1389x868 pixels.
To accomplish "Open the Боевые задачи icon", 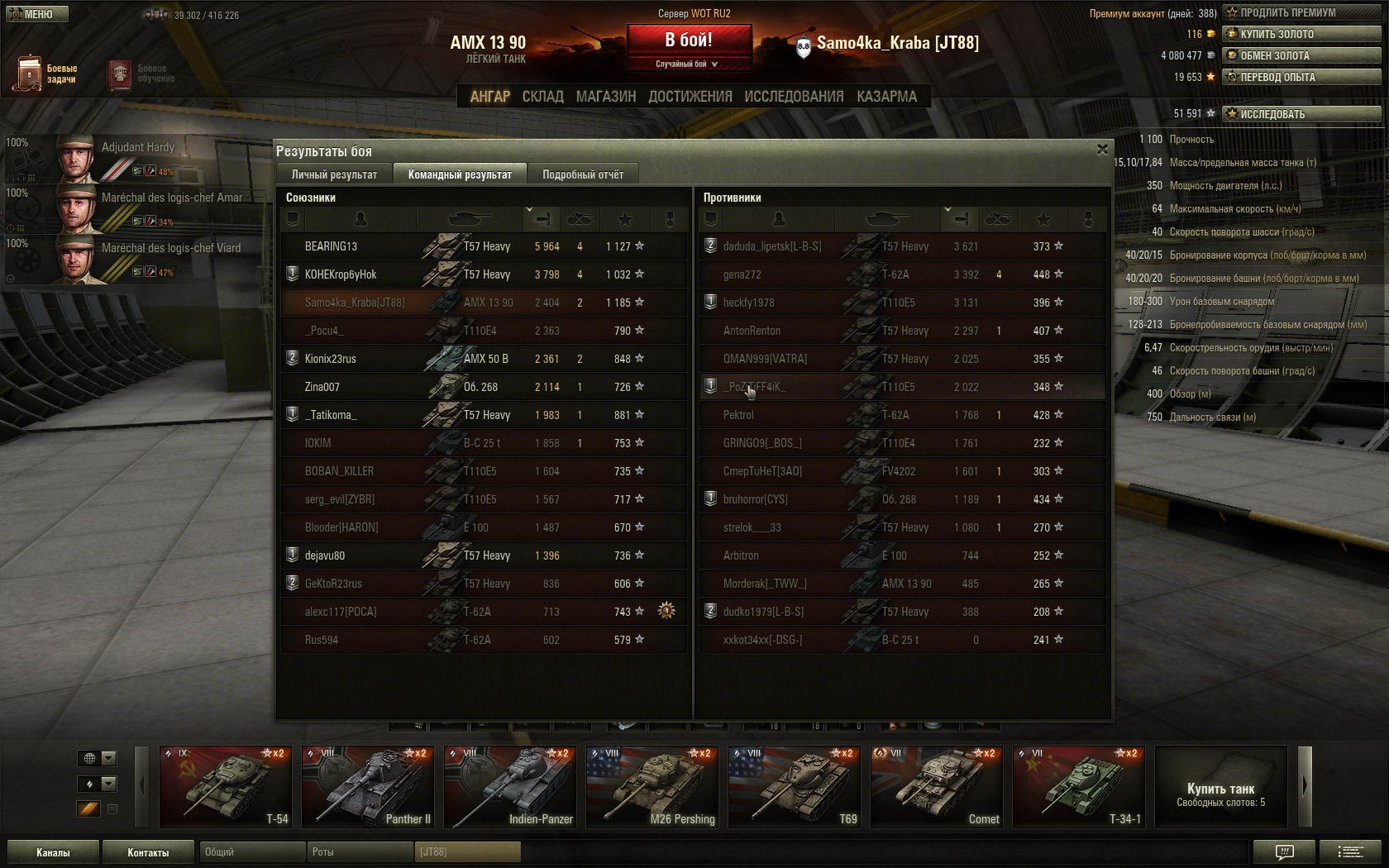I will 30,74.
